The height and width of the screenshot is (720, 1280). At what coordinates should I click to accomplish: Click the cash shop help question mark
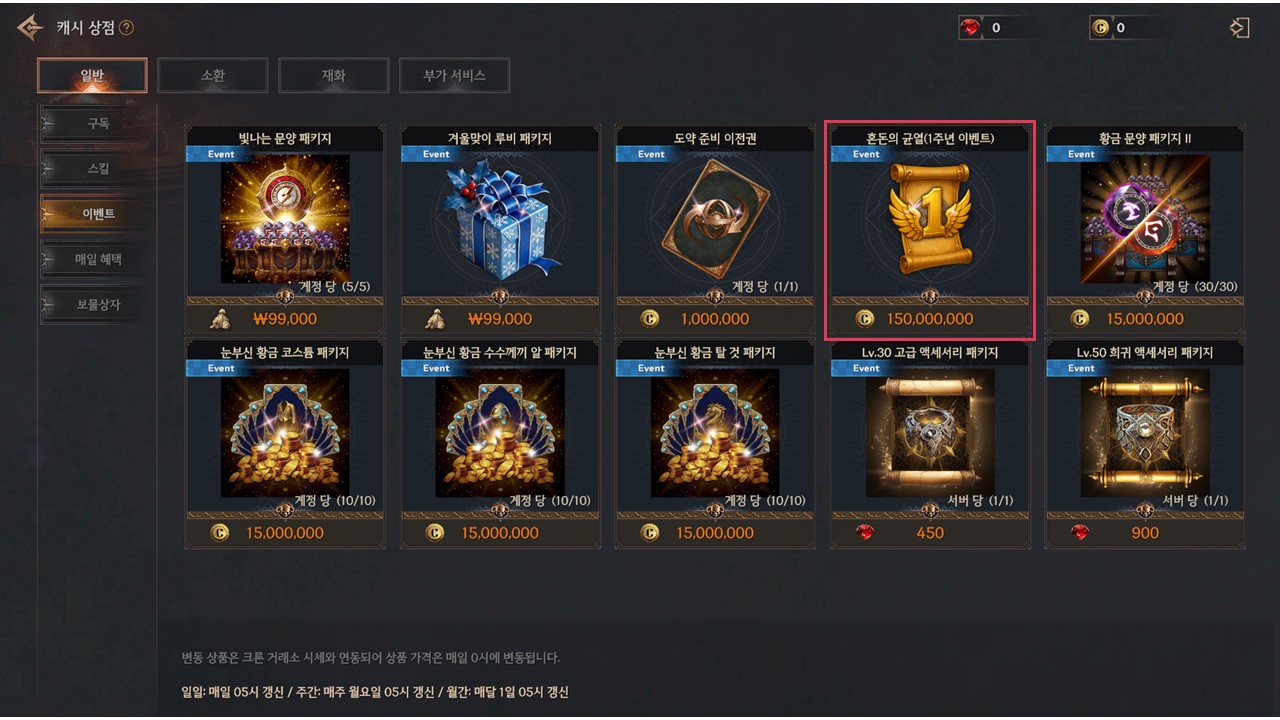coord(126,28)
